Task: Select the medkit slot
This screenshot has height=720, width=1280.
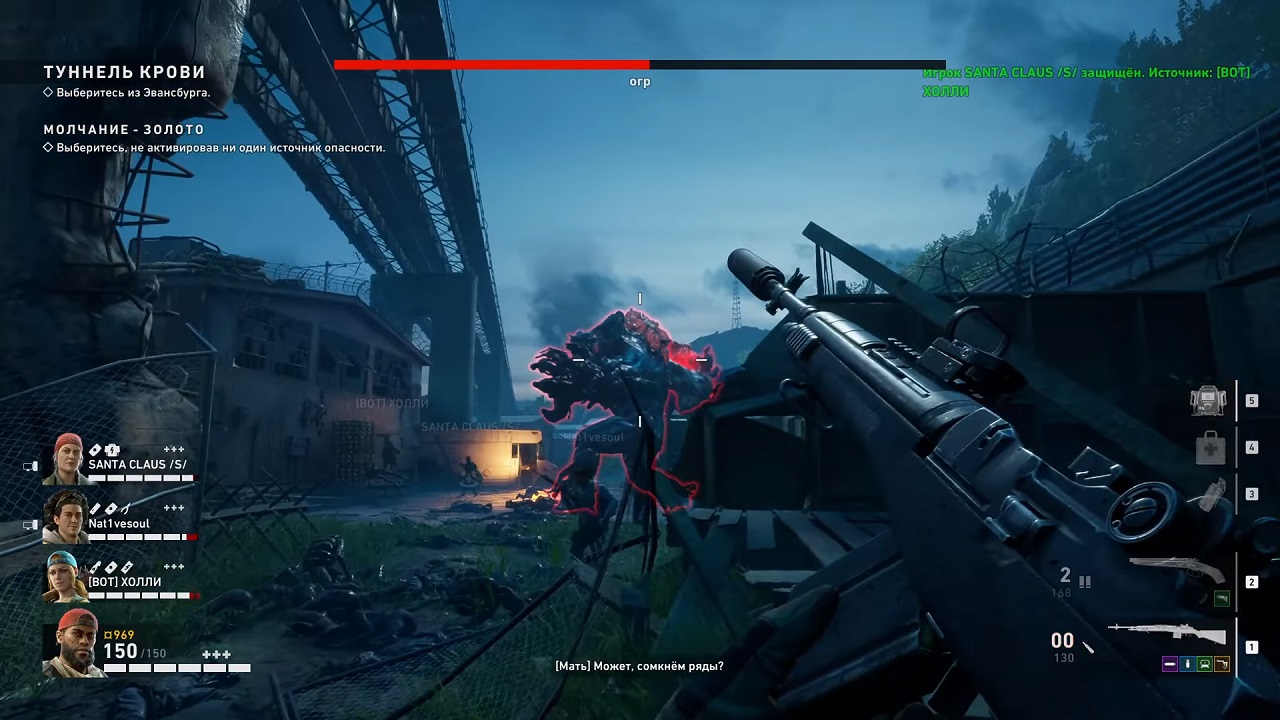Action: [x=1210, y=447]
